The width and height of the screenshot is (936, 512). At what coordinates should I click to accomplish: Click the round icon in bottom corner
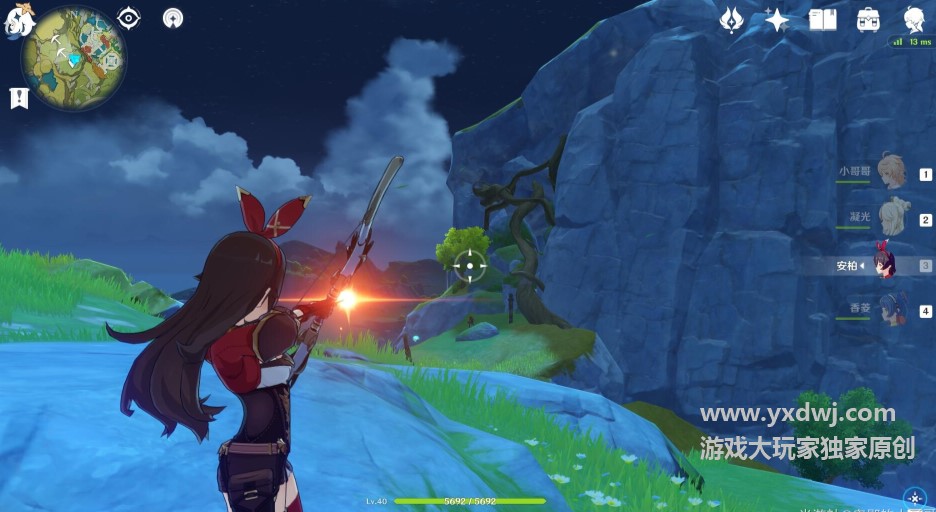point(914,497)
